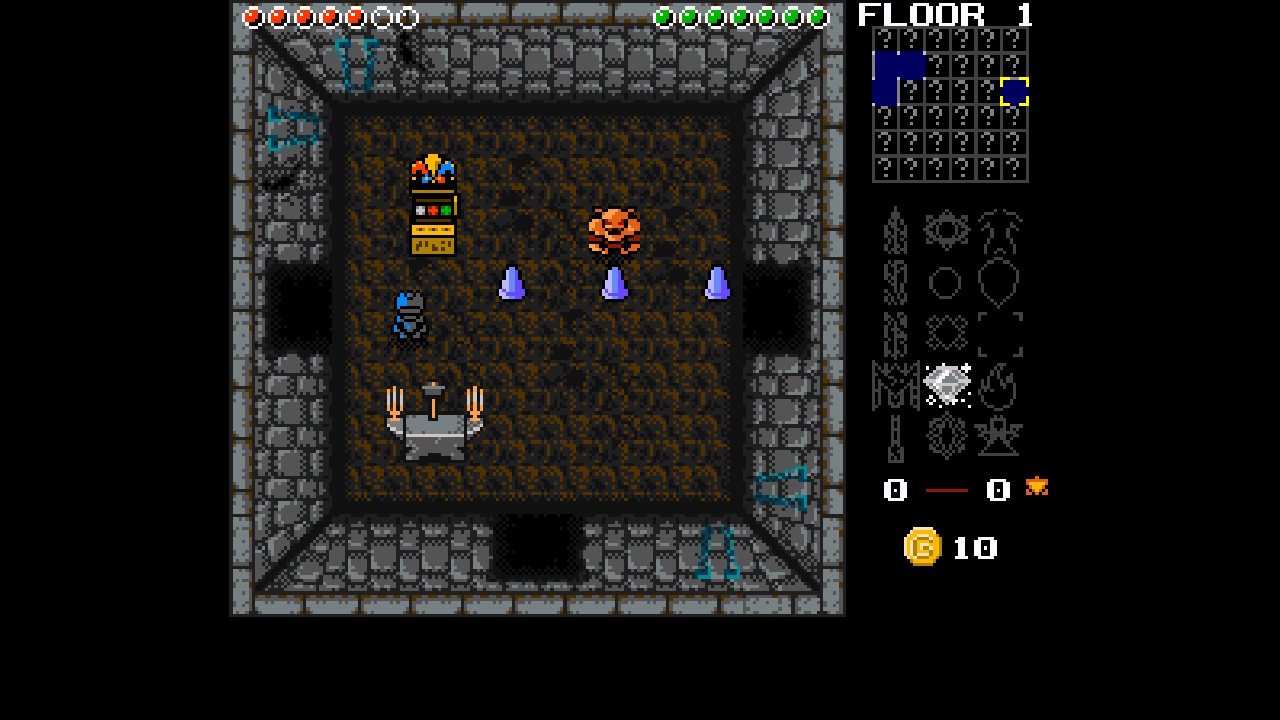Viewport: 1280px width, 720px height.
Task: Select the jester vending machine in the room
Action: (x=433, y=205)
